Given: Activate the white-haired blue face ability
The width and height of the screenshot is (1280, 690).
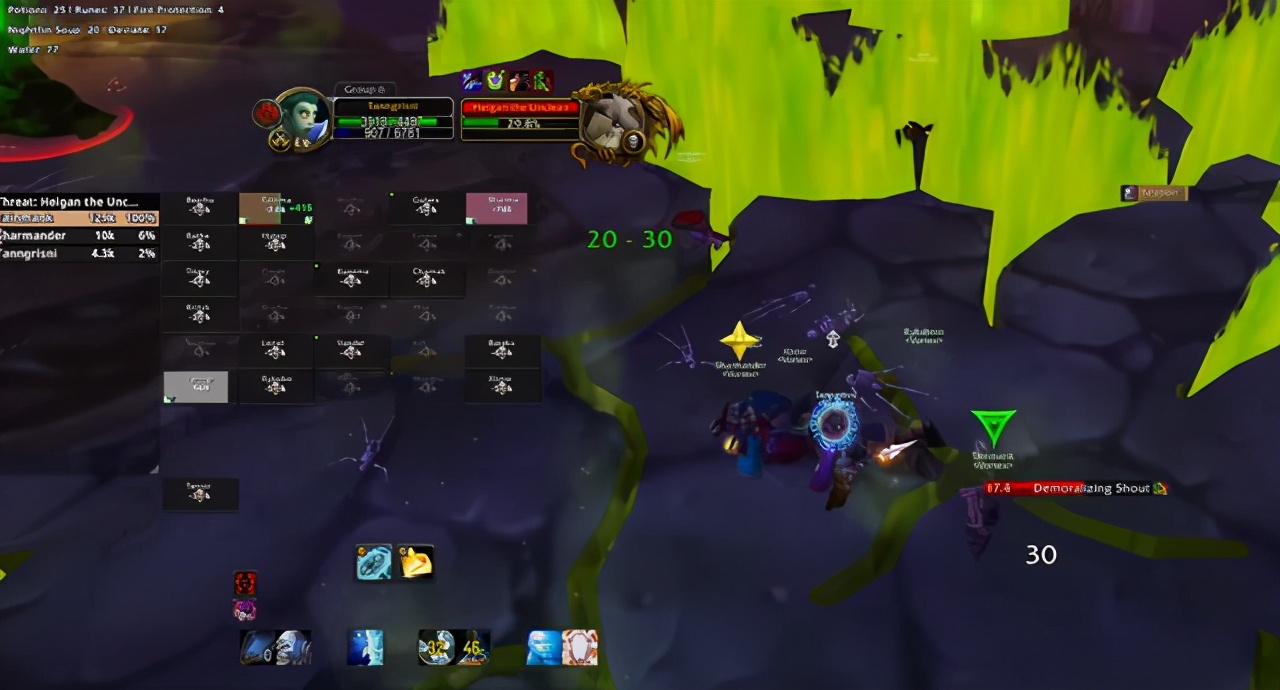Looking at the screenshot, I should (293, 648).
